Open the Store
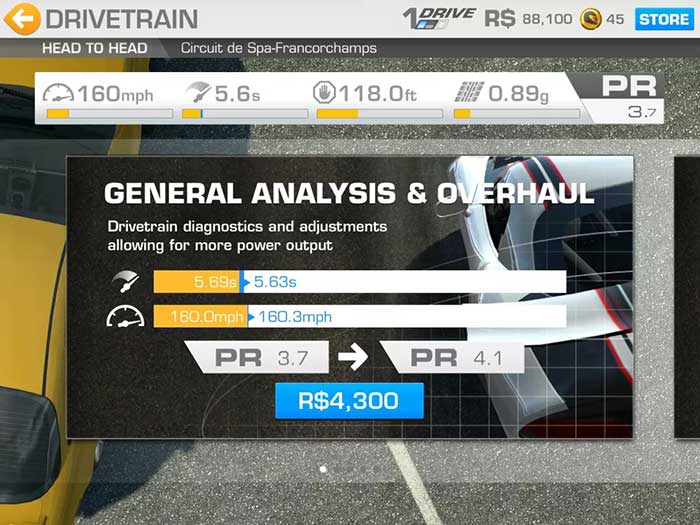 click(663, 18)
